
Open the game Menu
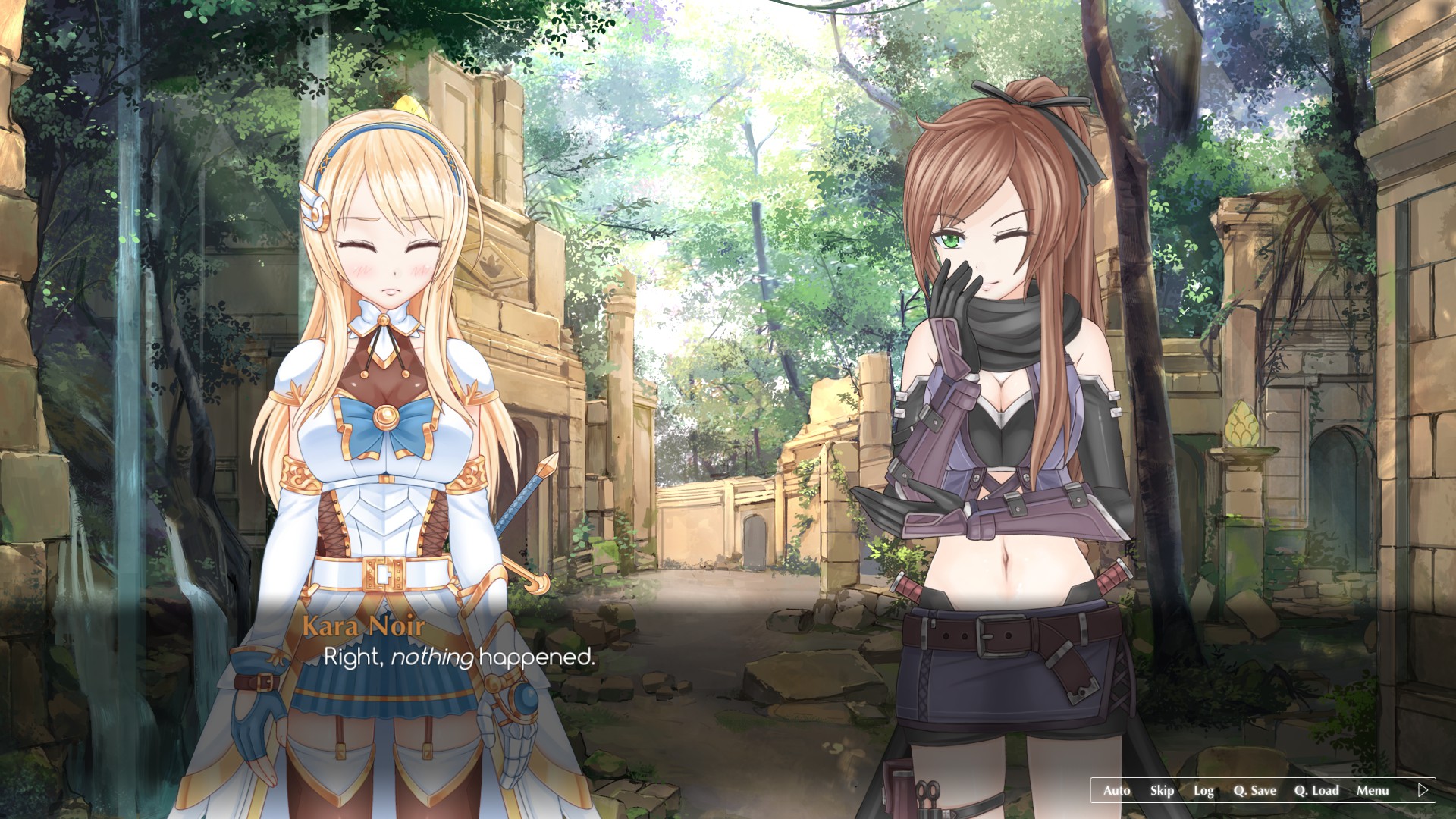(1373, 790)
